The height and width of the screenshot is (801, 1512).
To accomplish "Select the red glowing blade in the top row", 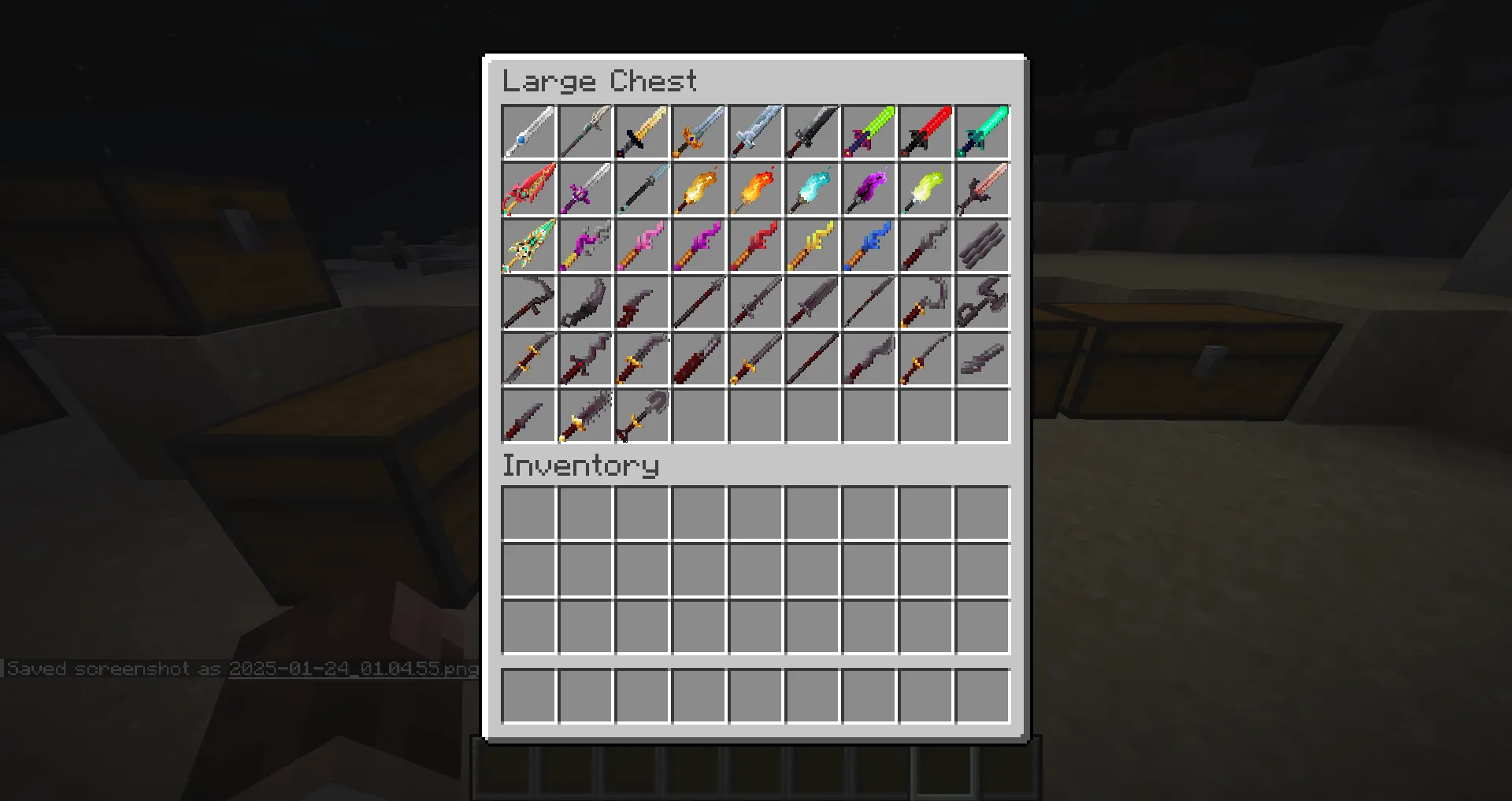I will tap(925, 132).
